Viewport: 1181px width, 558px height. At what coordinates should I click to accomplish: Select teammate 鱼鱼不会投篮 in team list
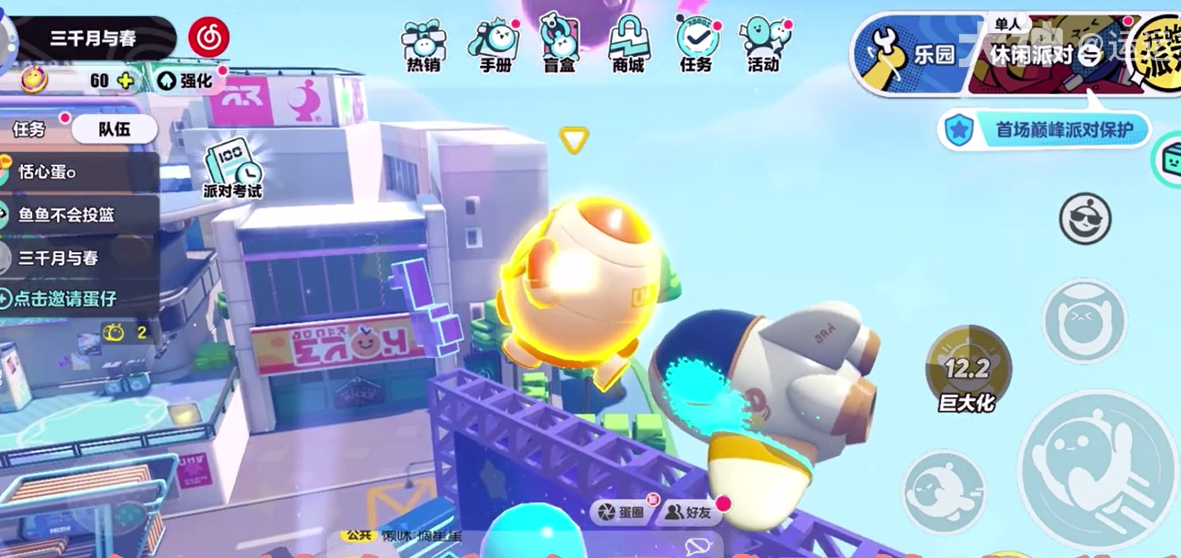(66, 215)
